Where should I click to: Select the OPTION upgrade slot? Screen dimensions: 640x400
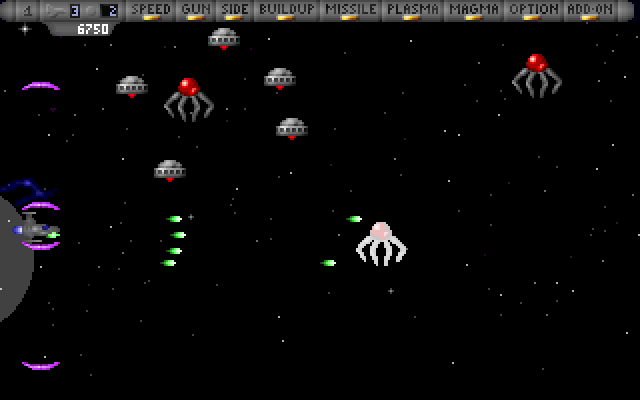tap(533, 10)
